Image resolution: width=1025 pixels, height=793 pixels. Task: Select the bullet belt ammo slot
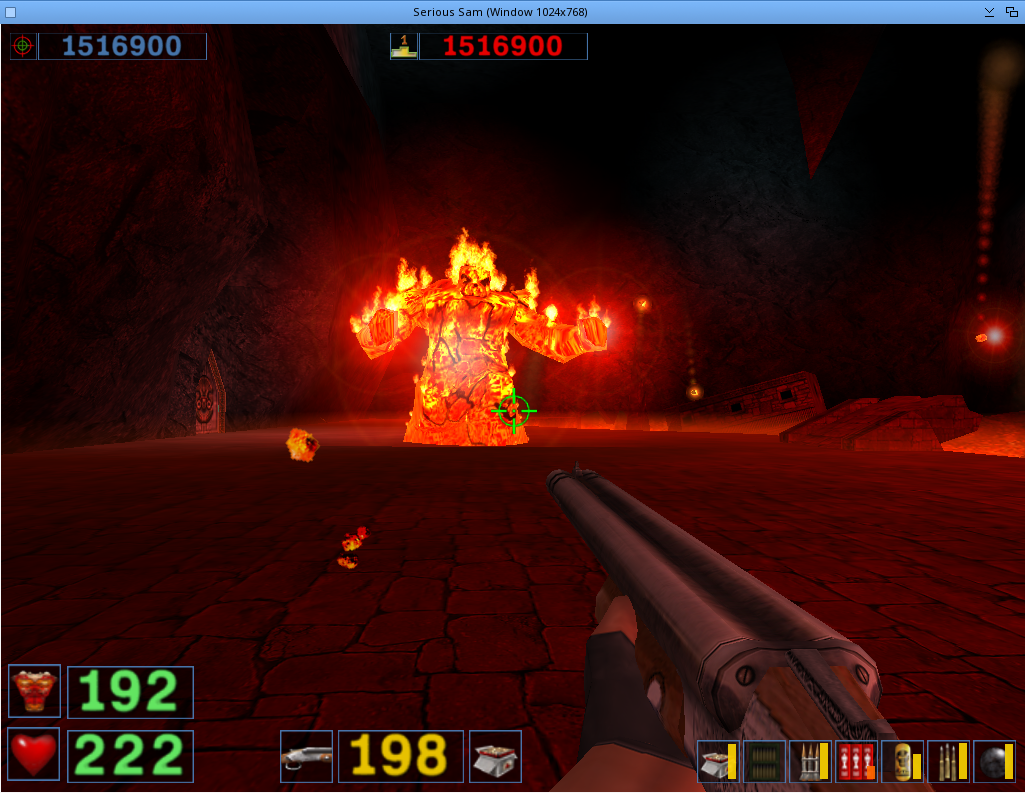pos(764,761)
